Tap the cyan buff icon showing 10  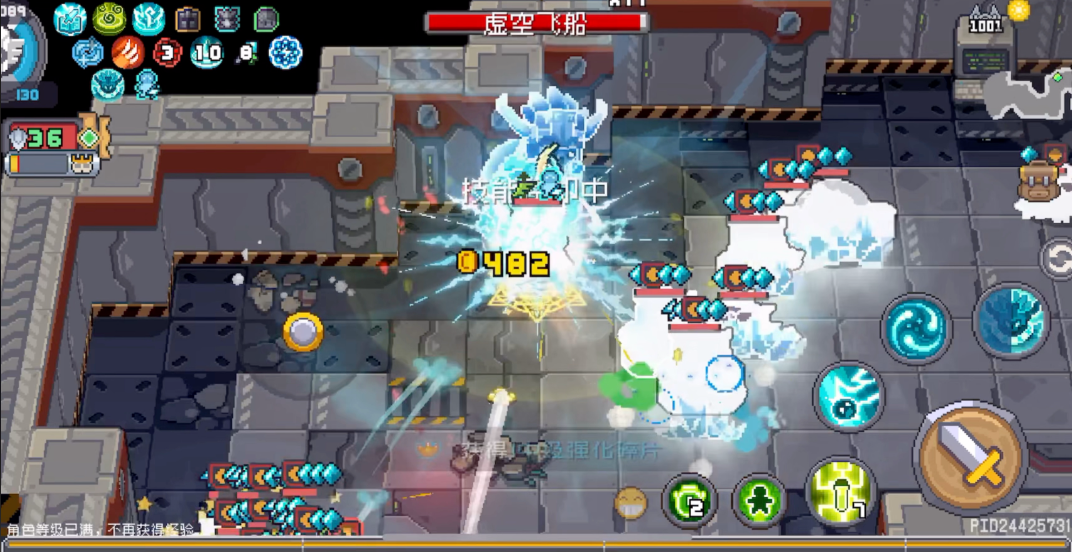tap(207, 51)
